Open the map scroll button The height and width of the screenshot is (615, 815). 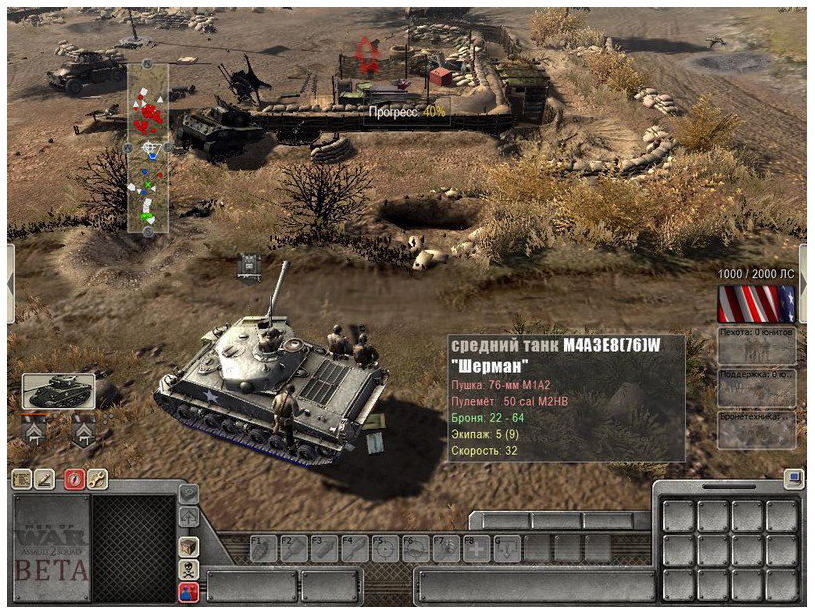coord(21,478)
